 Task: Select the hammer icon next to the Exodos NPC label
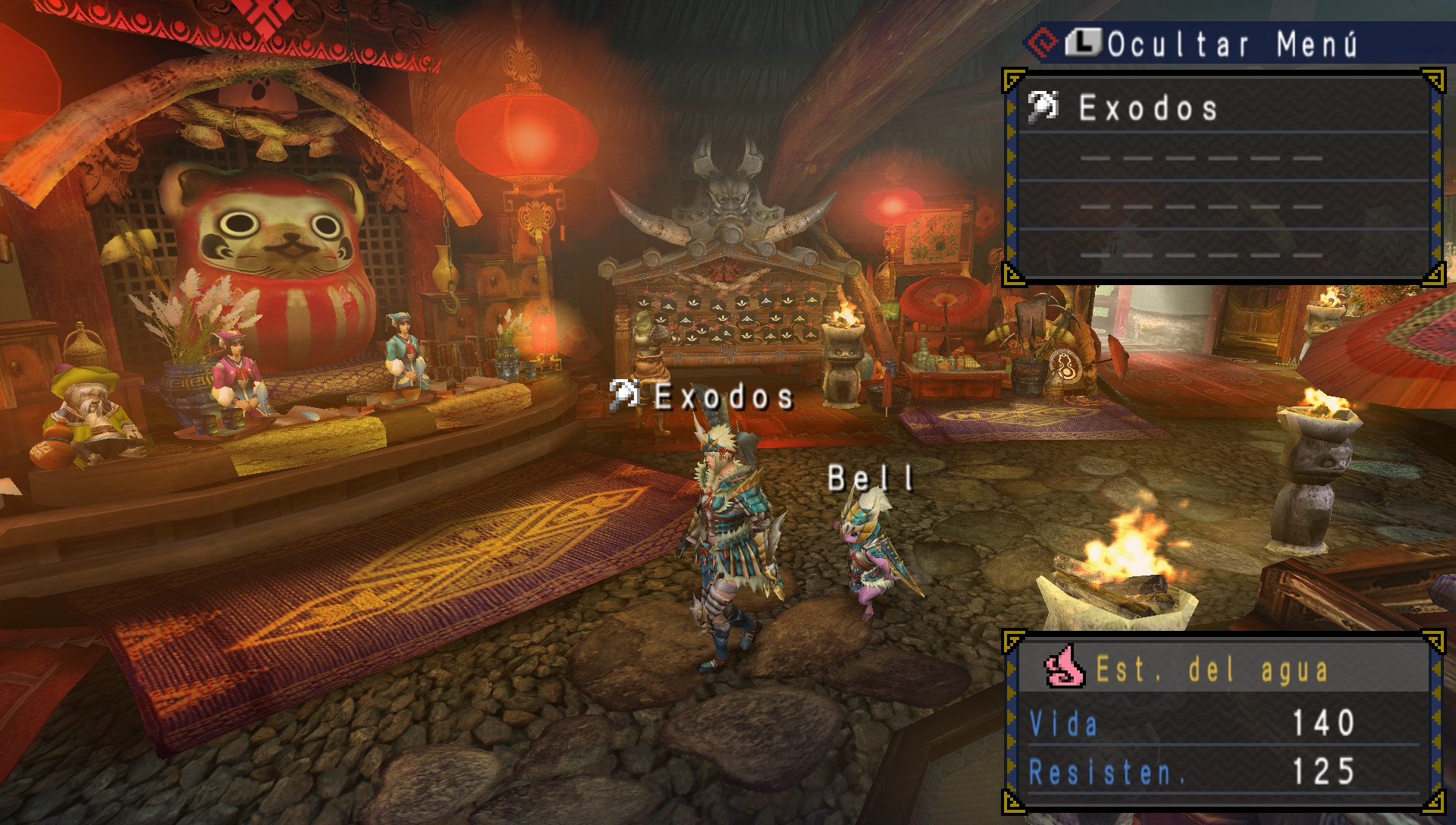tap(625, 396)
